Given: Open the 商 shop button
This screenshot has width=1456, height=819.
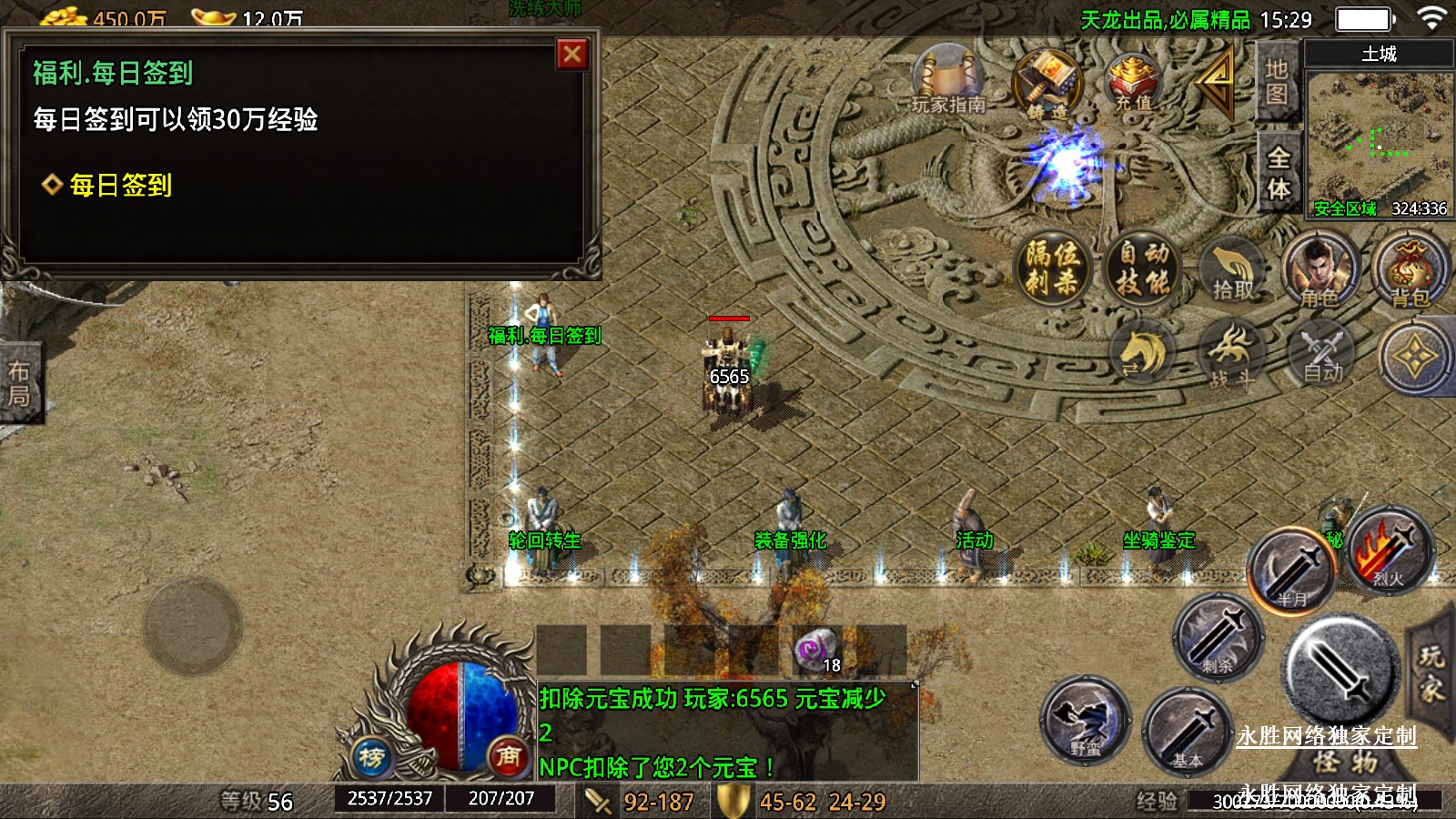Looking at the screenshot, I should point(508,756).
